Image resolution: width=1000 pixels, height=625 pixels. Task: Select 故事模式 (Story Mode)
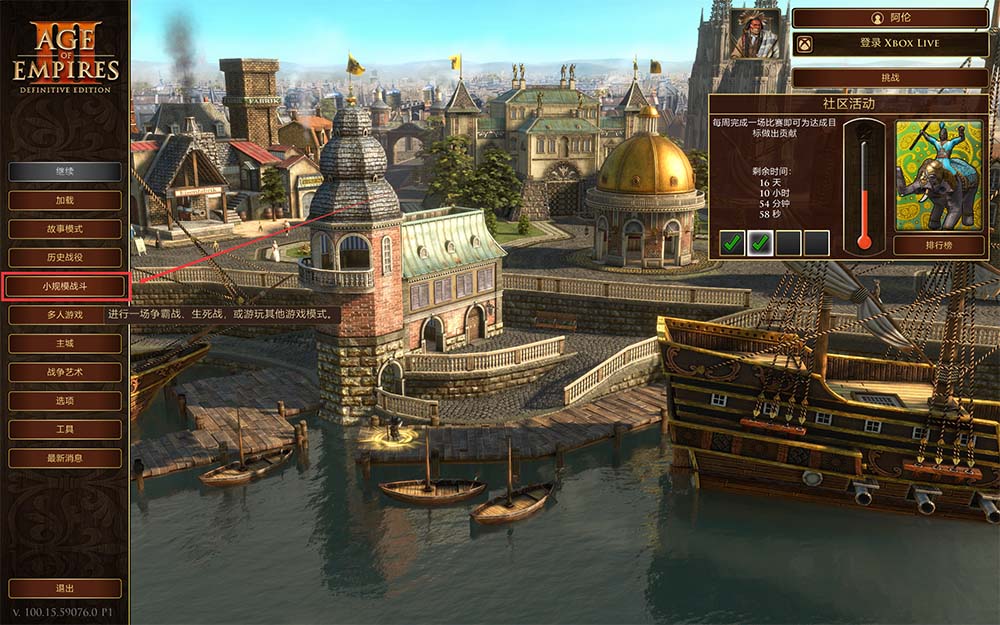pos(65,229)
